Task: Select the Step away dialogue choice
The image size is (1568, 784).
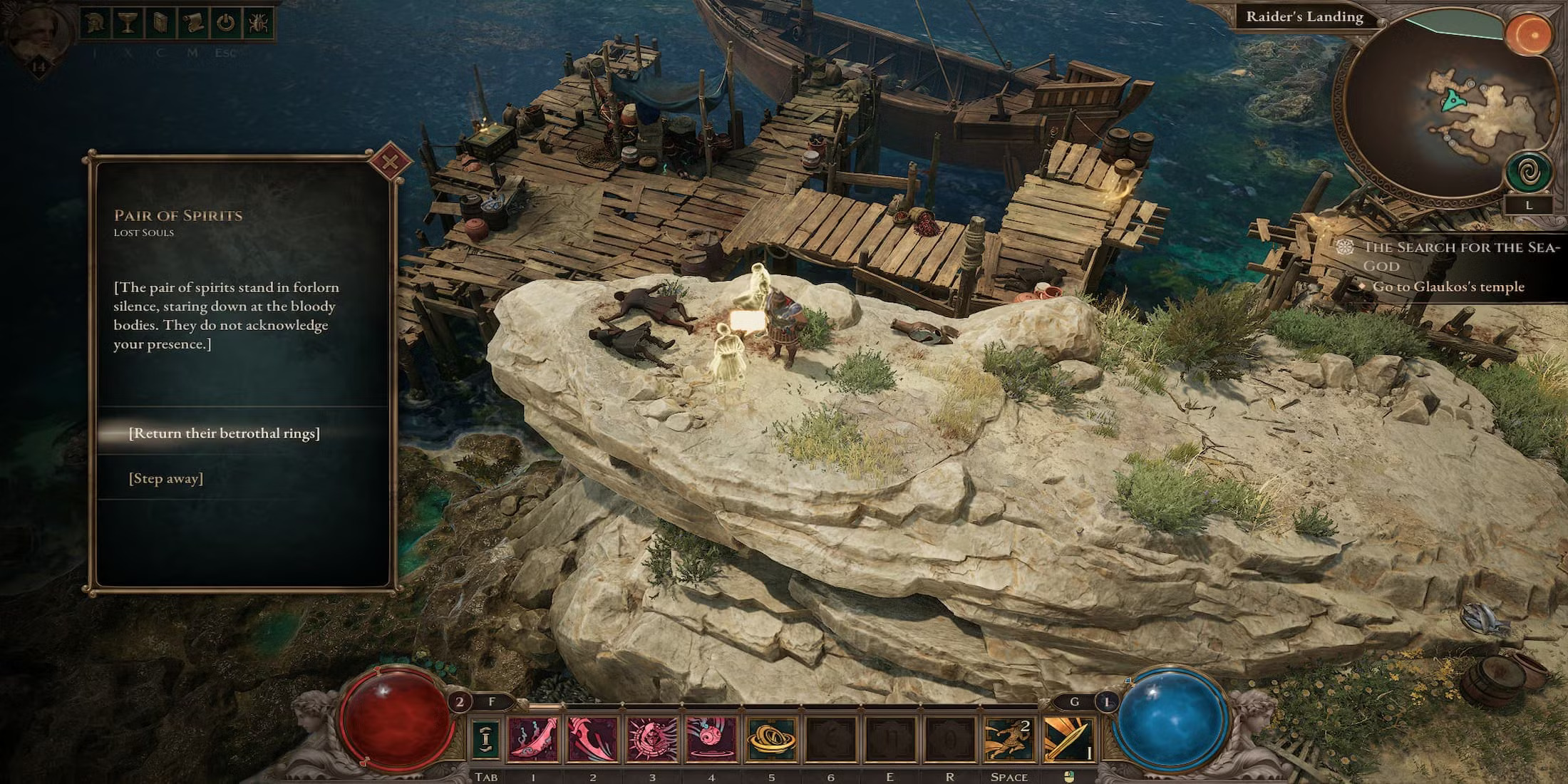Action: [166, 478]
